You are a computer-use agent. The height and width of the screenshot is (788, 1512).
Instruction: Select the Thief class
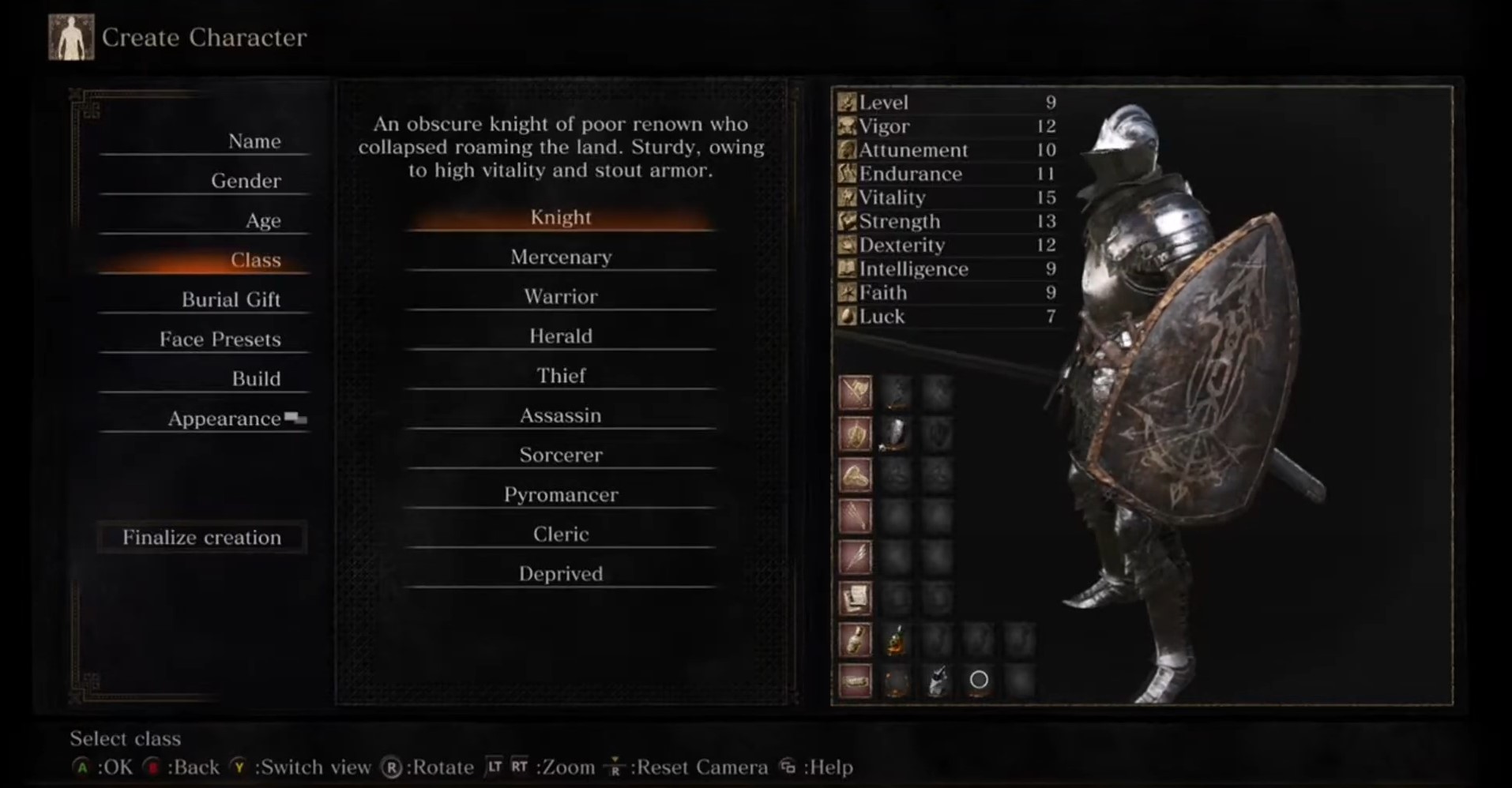(x=561, y=375)
